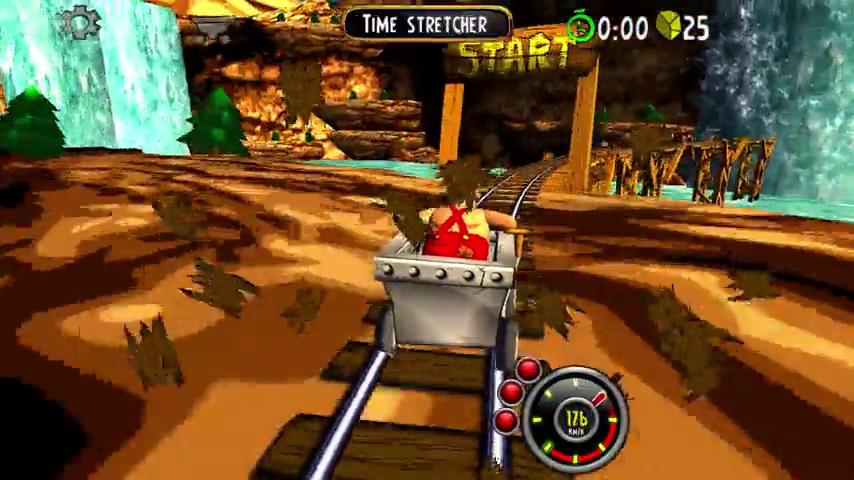Open settings with the gear icon
This screenshot has width=854, height=480.
click(80, 23)
